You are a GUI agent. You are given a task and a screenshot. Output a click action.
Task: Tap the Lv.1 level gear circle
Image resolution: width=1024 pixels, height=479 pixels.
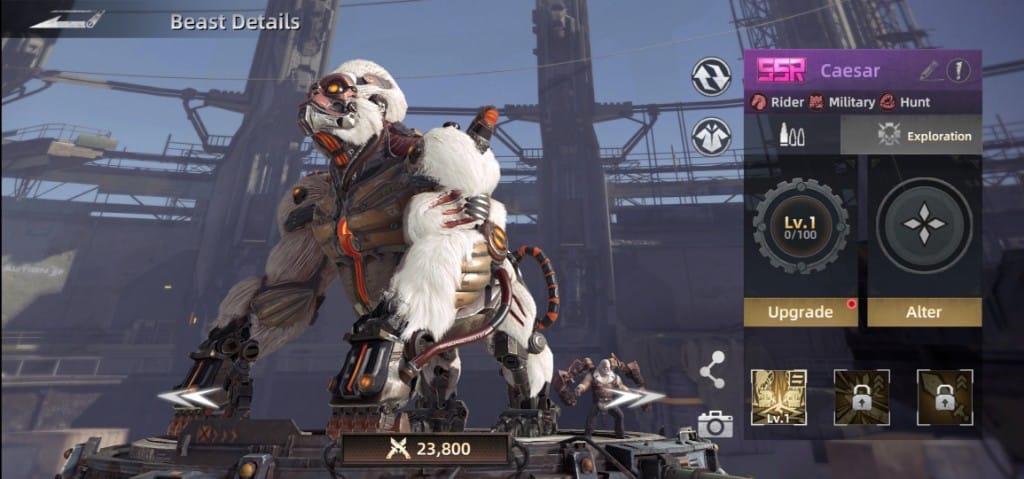tap(800, 226)
